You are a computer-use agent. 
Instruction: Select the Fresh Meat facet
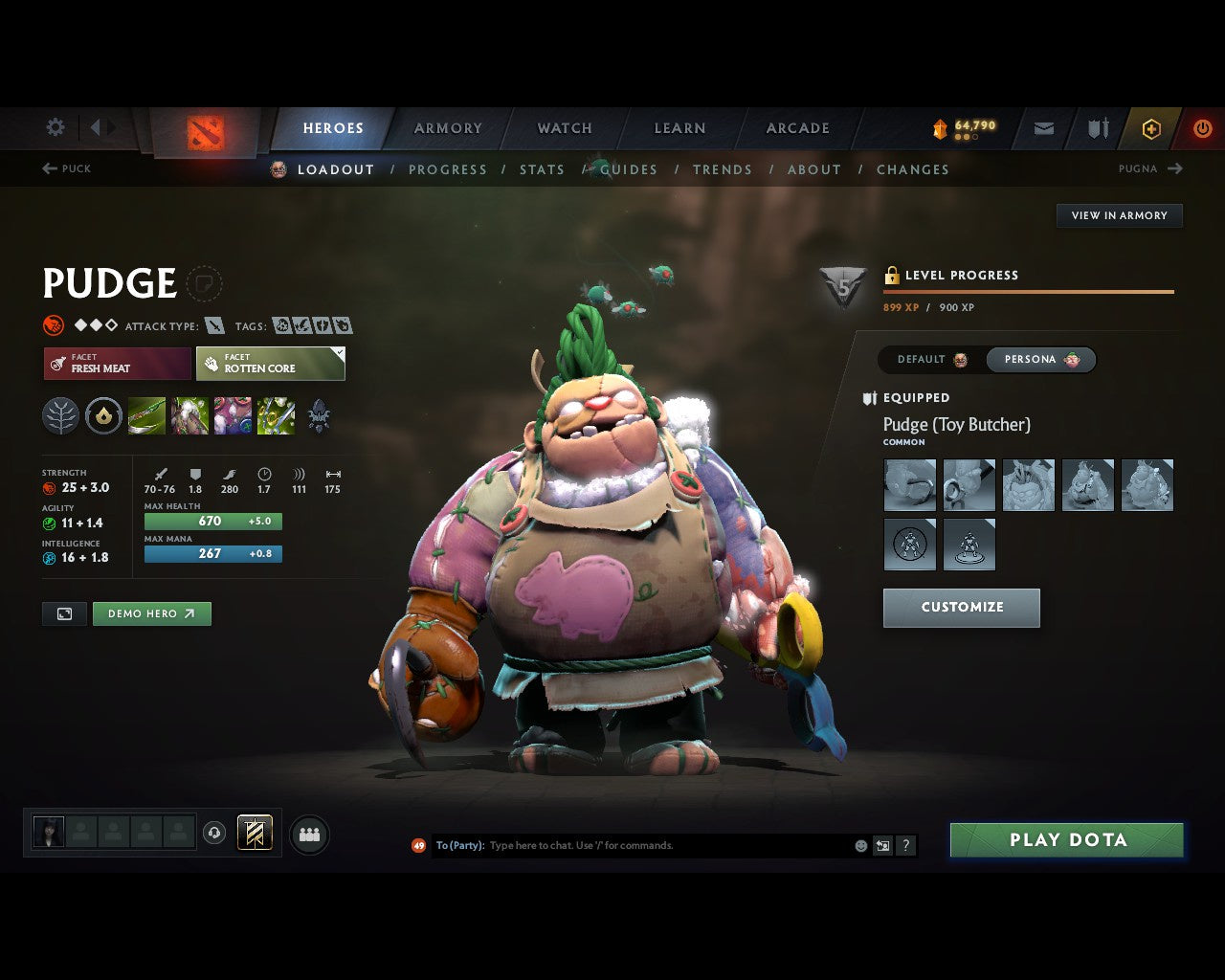click(x=118, y=364)
